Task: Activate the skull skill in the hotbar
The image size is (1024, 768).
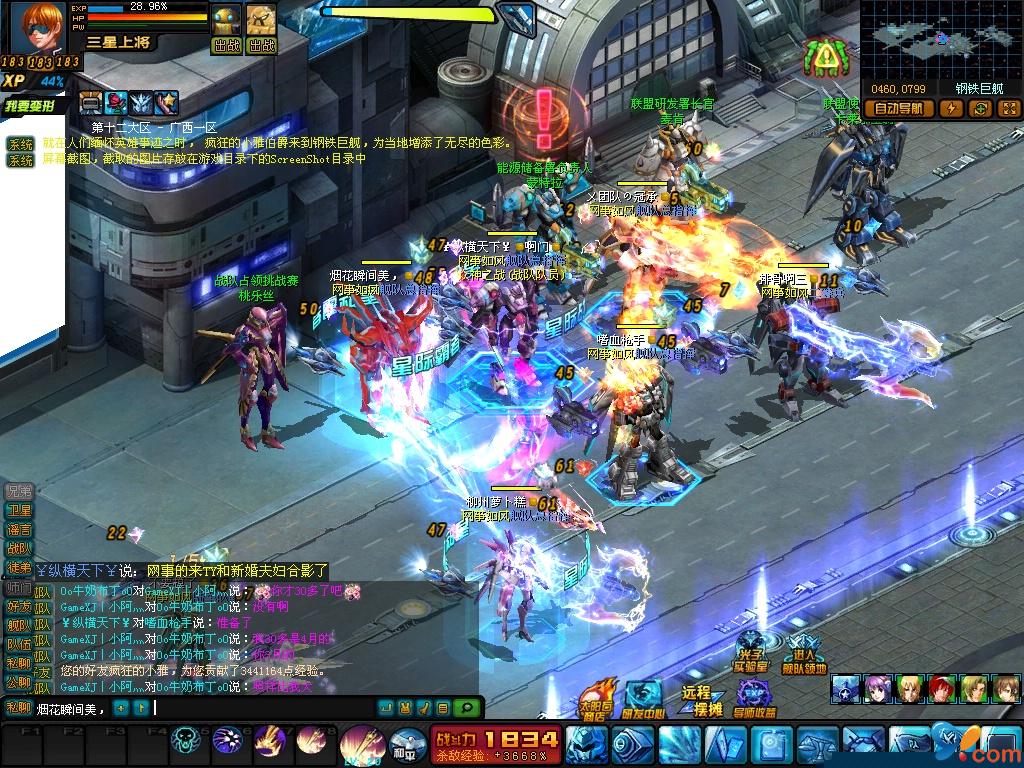Action: pyautogui.click(x=186, y=741)
